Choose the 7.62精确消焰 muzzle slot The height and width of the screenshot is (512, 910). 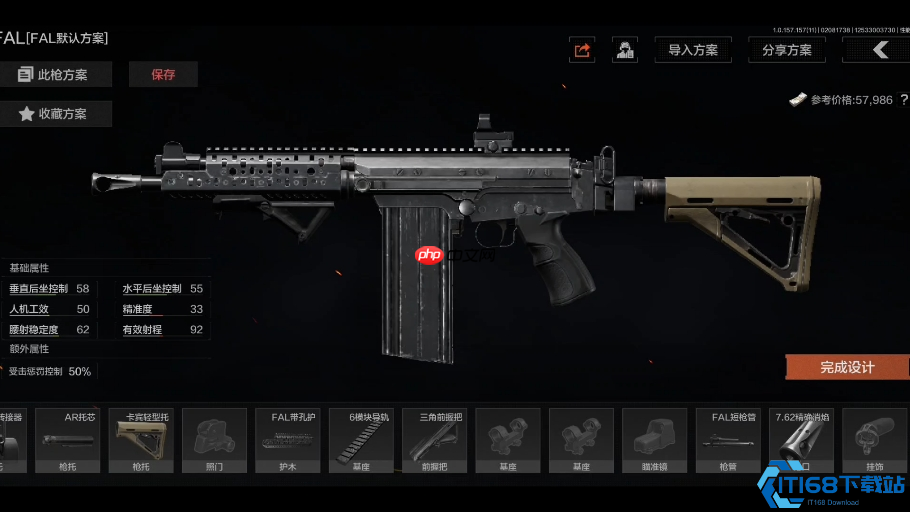pos(801,440)
